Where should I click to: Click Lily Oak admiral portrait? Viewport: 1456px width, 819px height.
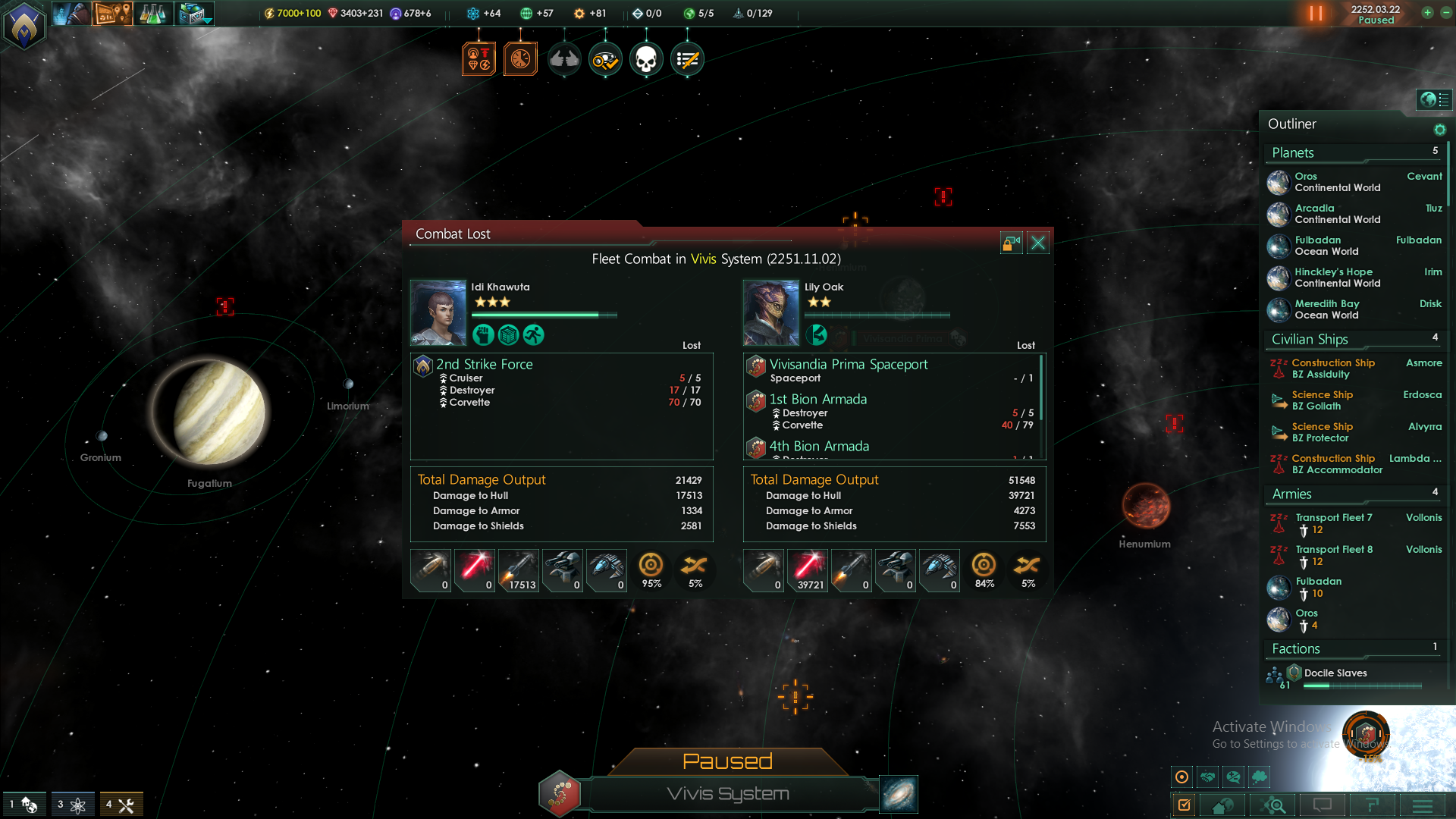tap(771, 312)
